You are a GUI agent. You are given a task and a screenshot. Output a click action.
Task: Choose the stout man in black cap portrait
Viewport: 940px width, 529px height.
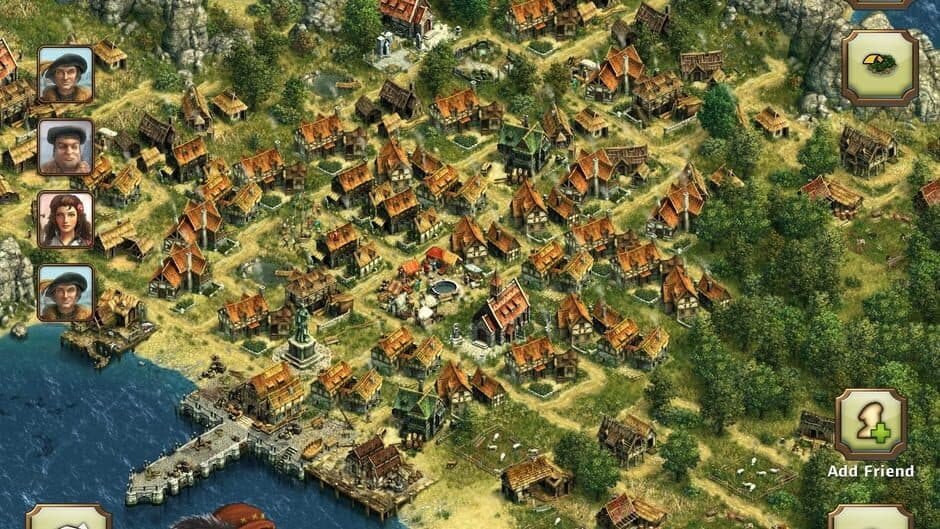click(66, 147)
